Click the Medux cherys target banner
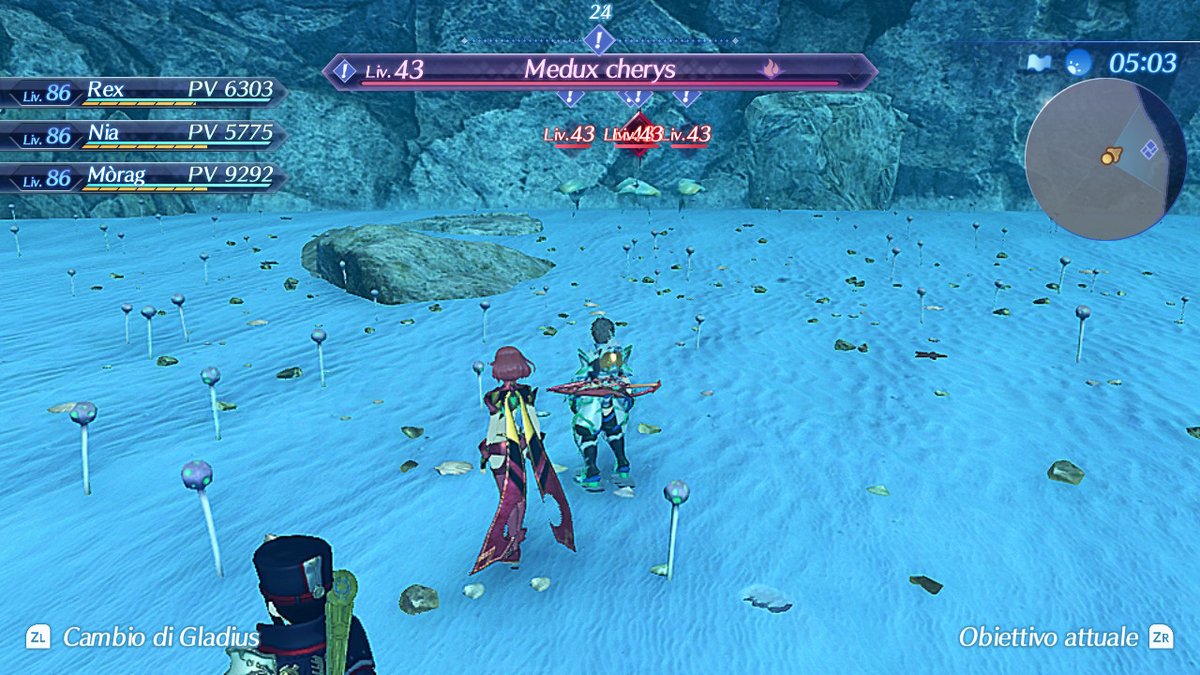The height and width of the screenshot is (675, 1200). 600,71
